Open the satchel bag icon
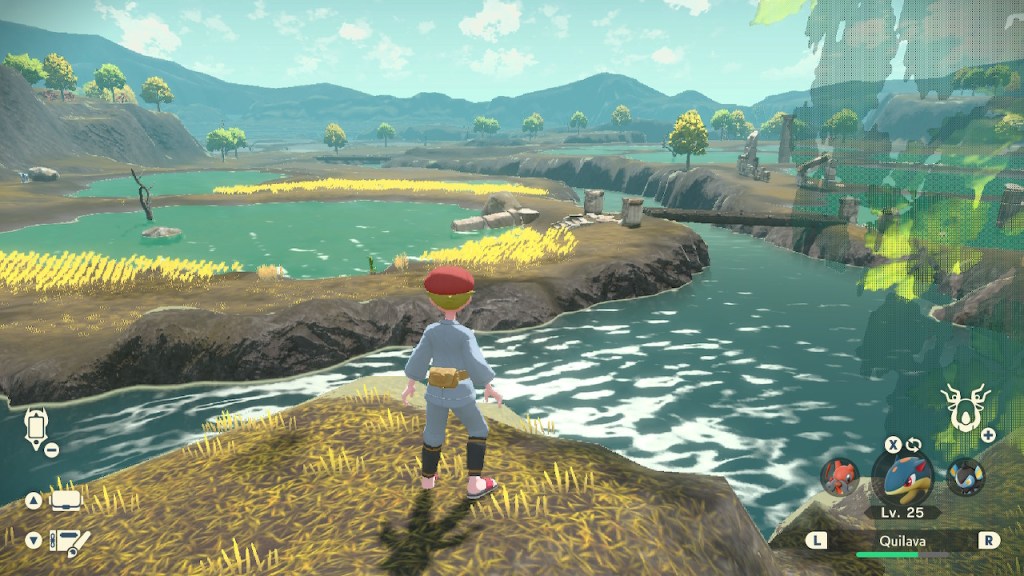 tap(66, 501)
